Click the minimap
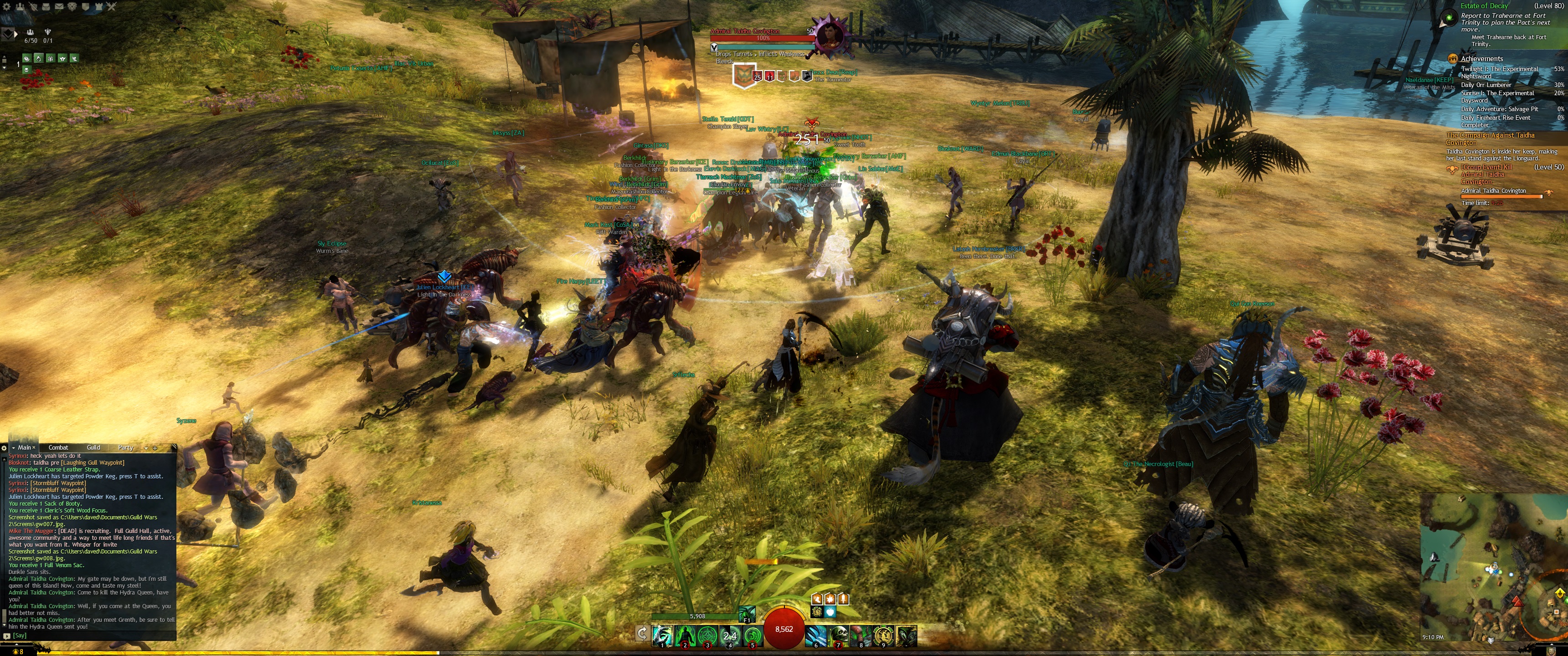This screenshot has width=1568, height=656. tap(1492, 566)
